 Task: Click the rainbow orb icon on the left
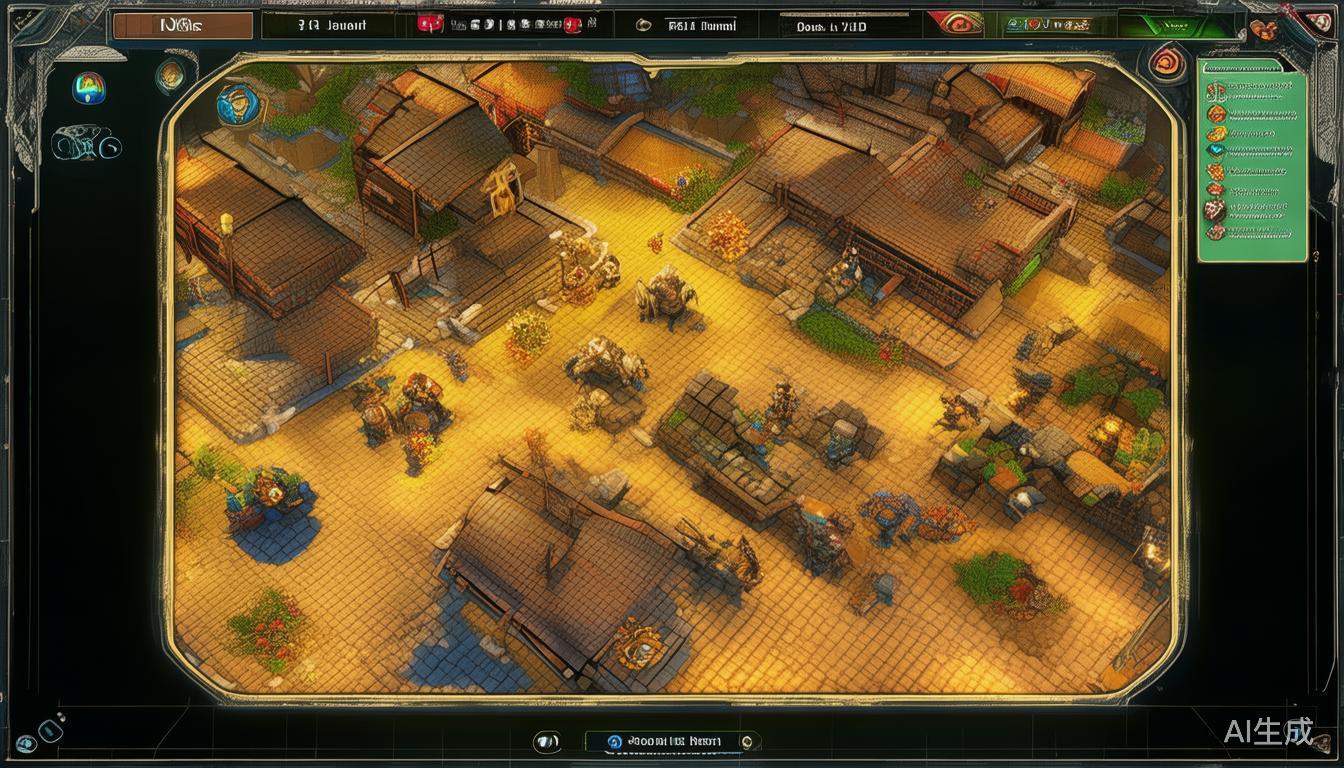(88, 89)
